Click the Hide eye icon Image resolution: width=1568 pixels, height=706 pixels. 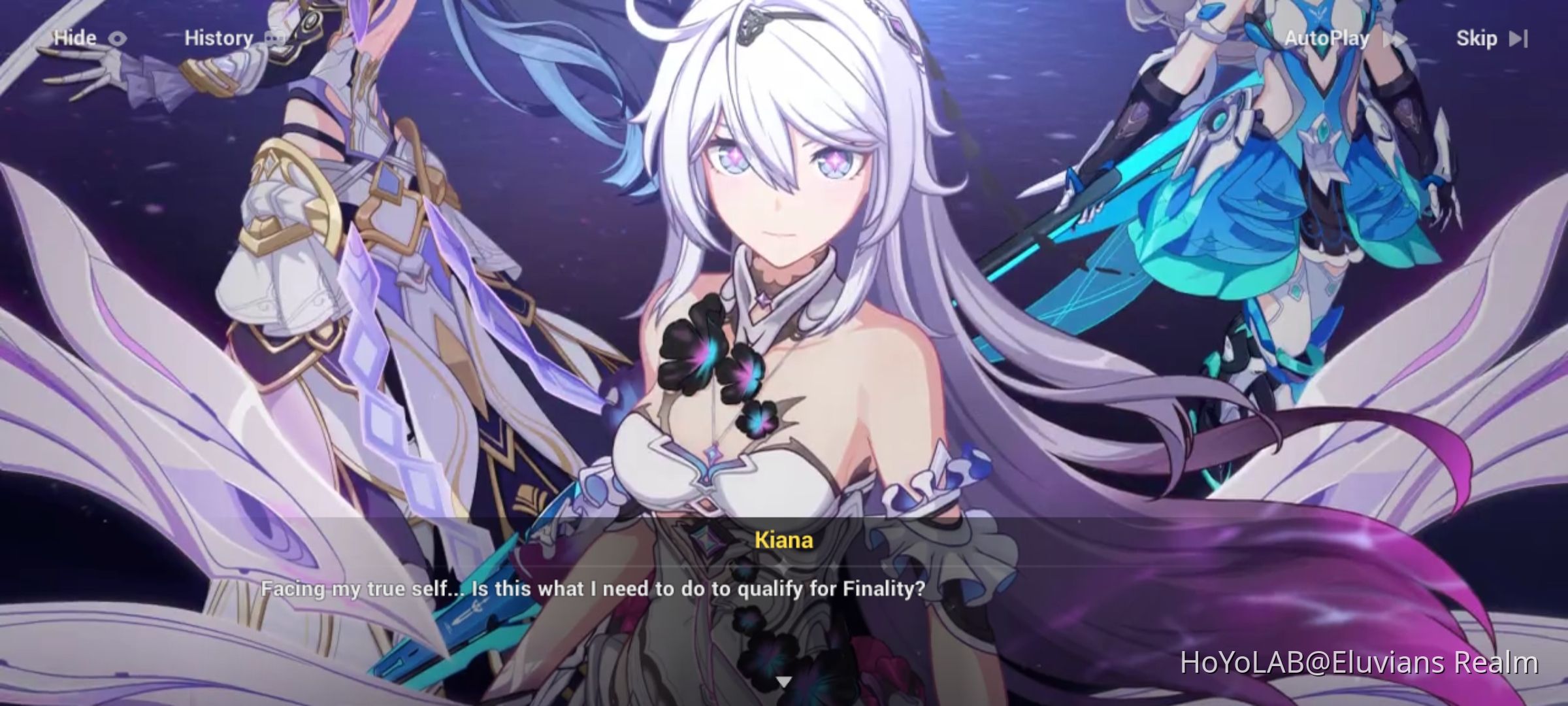116,37
